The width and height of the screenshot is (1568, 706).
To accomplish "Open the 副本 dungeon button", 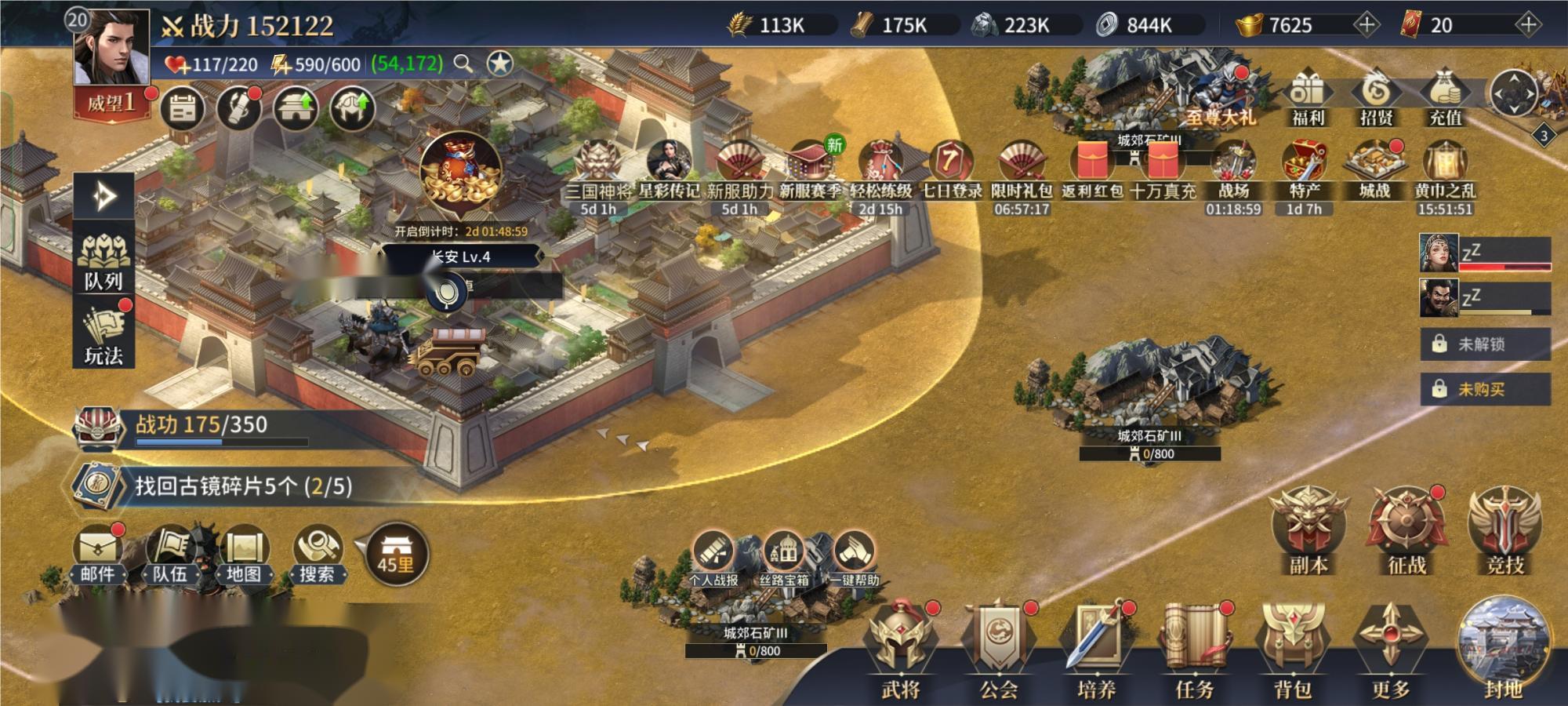I will [x=1308, y=529].
